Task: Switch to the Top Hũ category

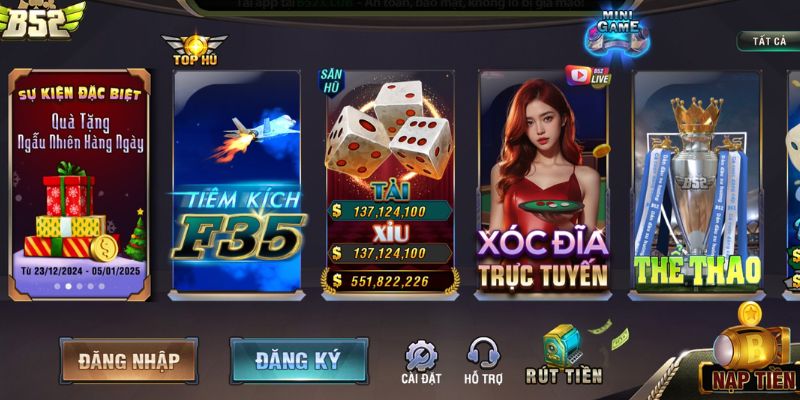Action: (194, 48)
